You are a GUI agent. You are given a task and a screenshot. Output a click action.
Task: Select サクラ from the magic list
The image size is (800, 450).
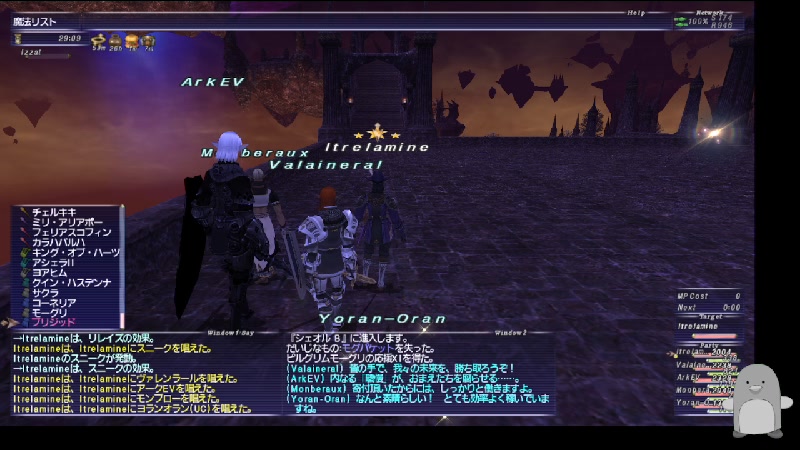(x=45, y=294)
